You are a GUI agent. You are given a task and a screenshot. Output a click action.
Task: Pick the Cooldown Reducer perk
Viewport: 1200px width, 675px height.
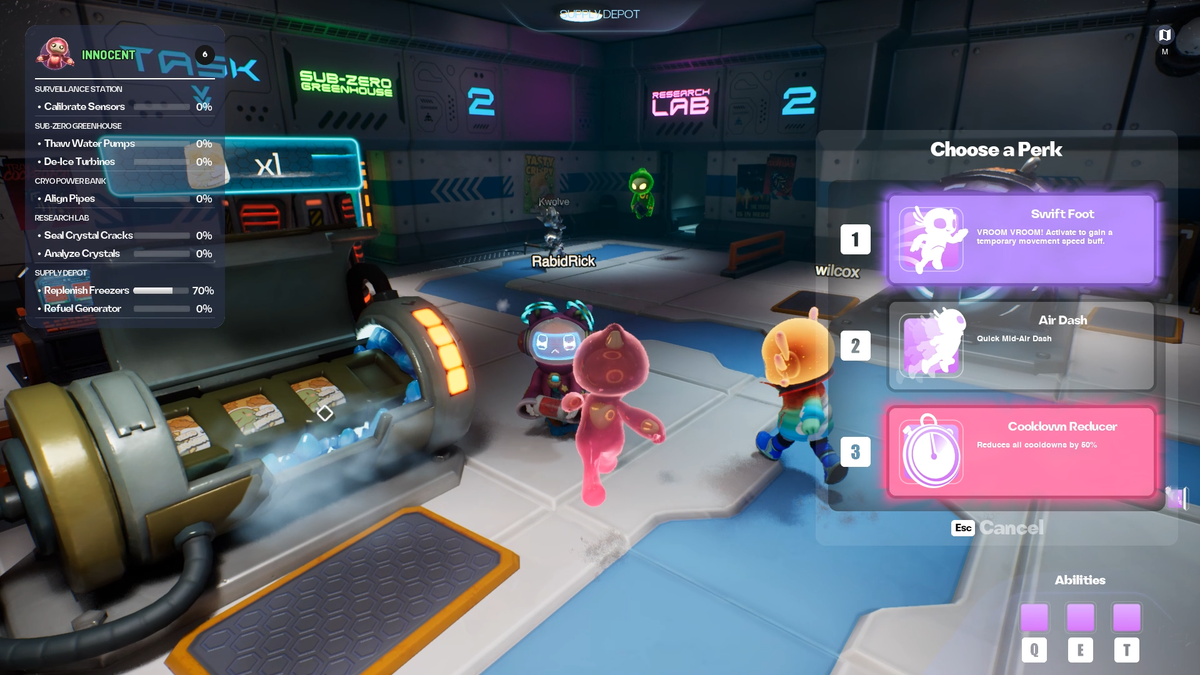pos(1021,452)
